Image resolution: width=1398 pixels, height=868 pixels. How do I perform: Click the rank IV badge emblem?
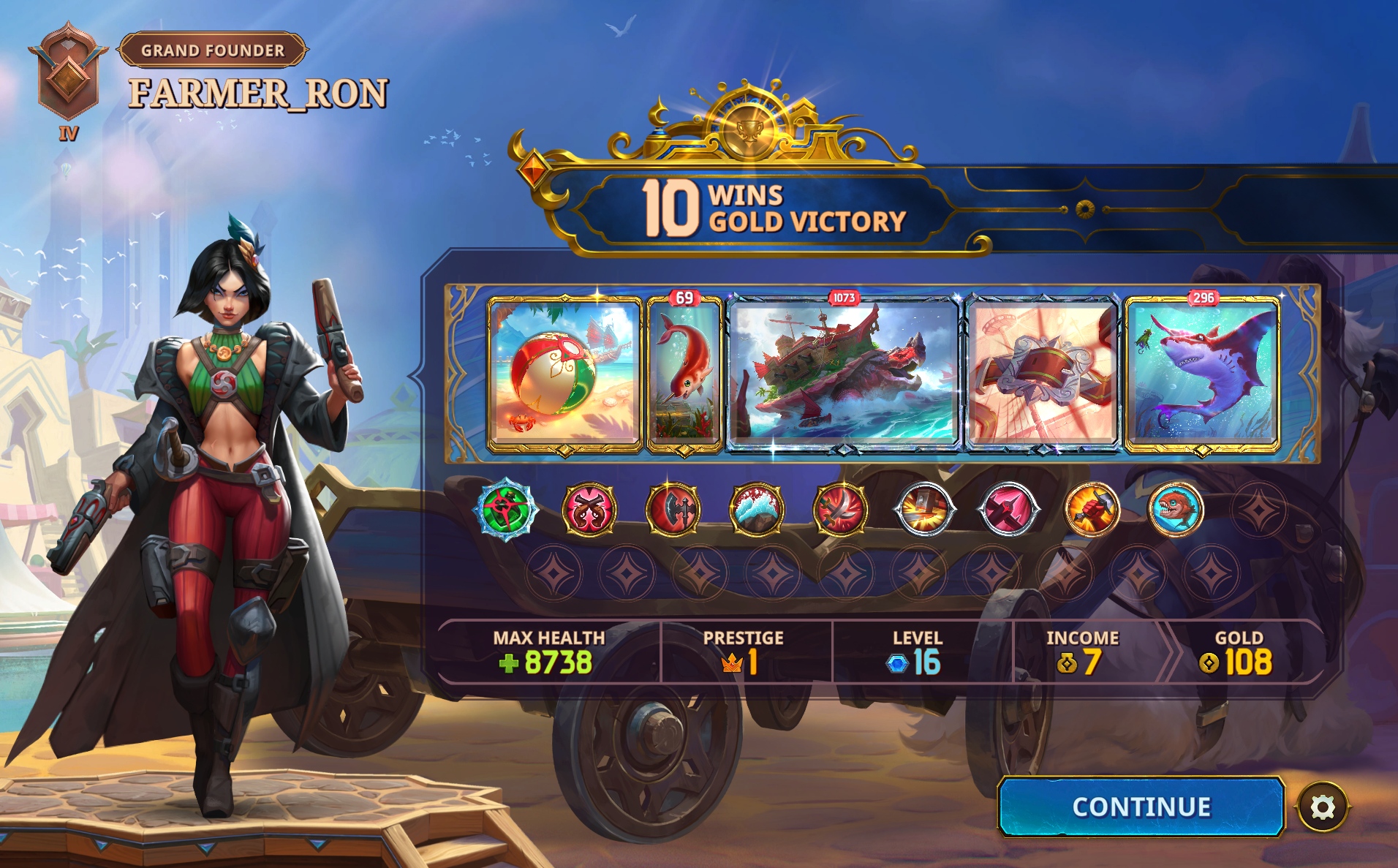point(68,75)
